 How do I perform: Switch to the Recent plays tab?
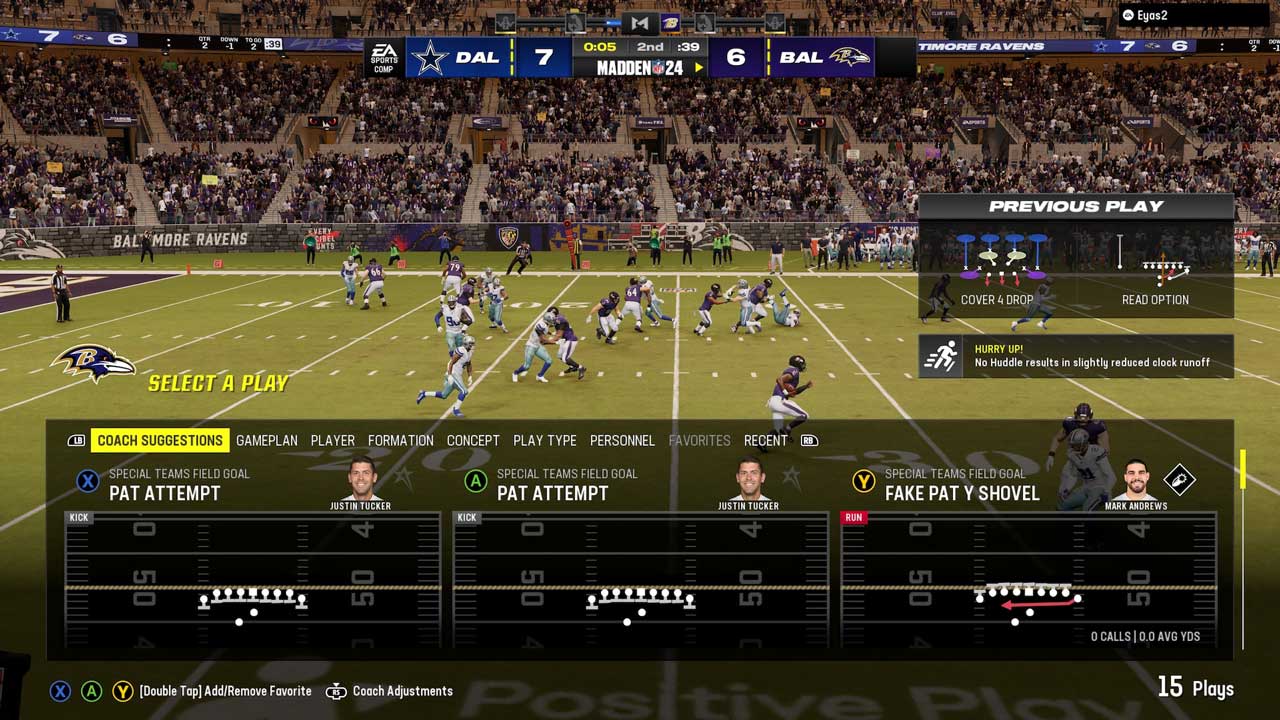pyautogui.click(x=766, y=440)
